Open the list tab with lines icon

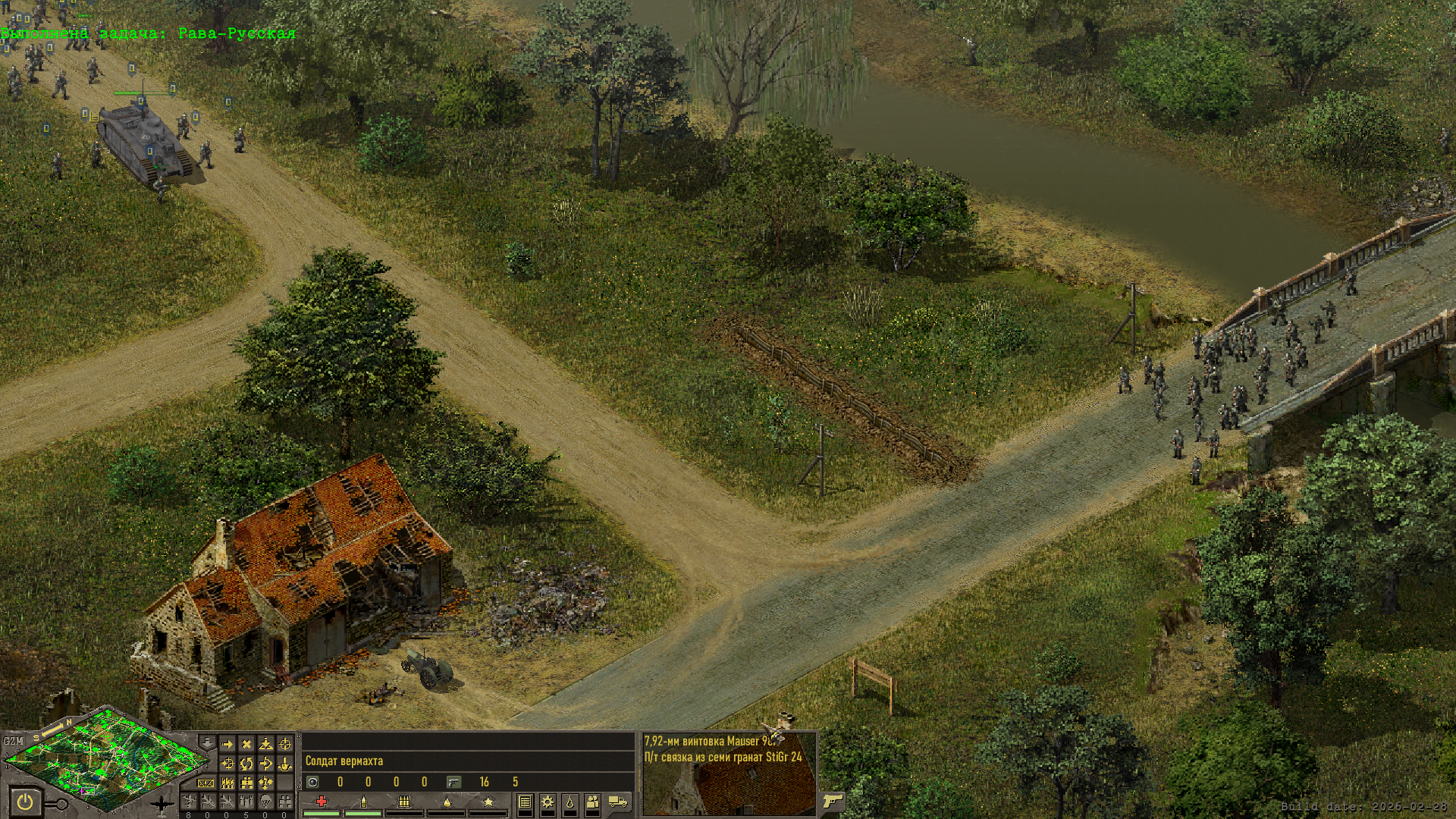525,802
